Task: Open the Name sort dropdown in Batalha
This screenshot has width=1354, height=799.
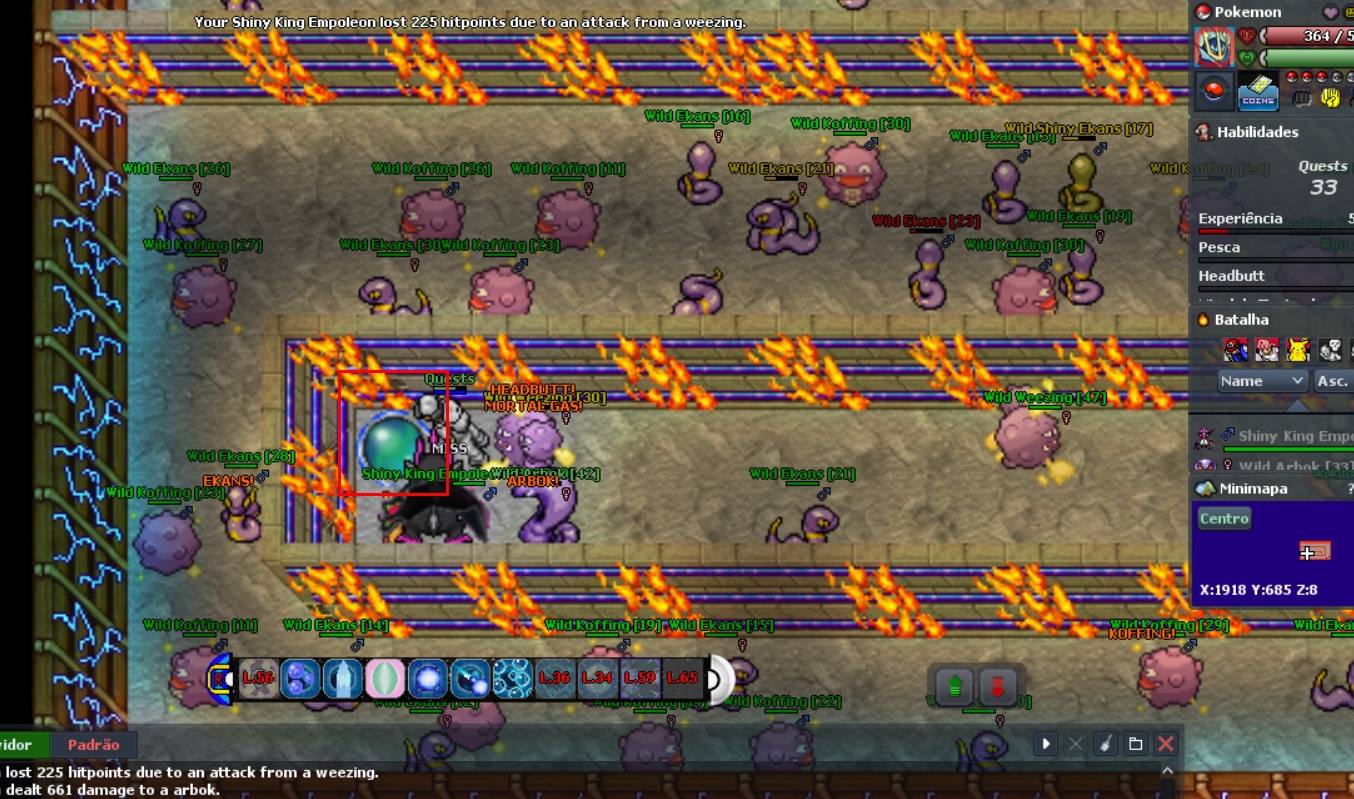Action: [x=1263, y=381]
